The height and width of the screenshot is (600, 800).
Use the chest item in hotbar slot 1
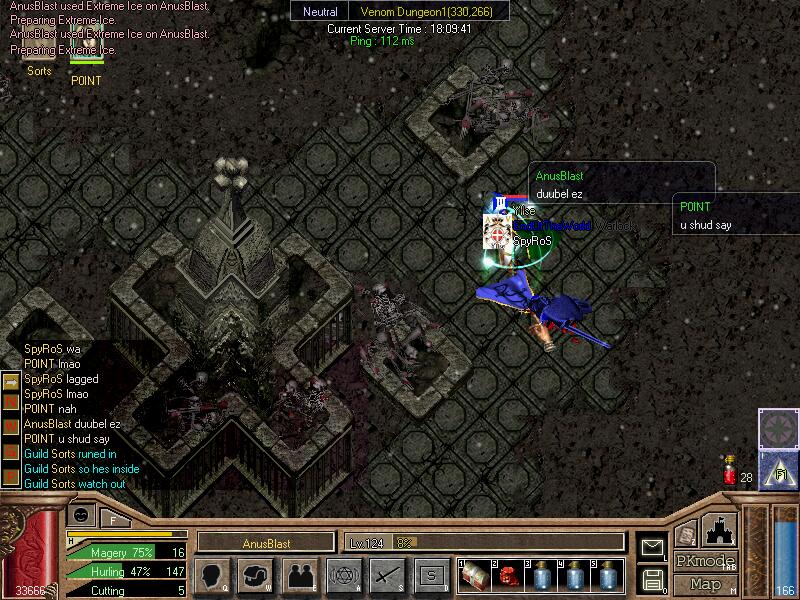pos(475,576)
